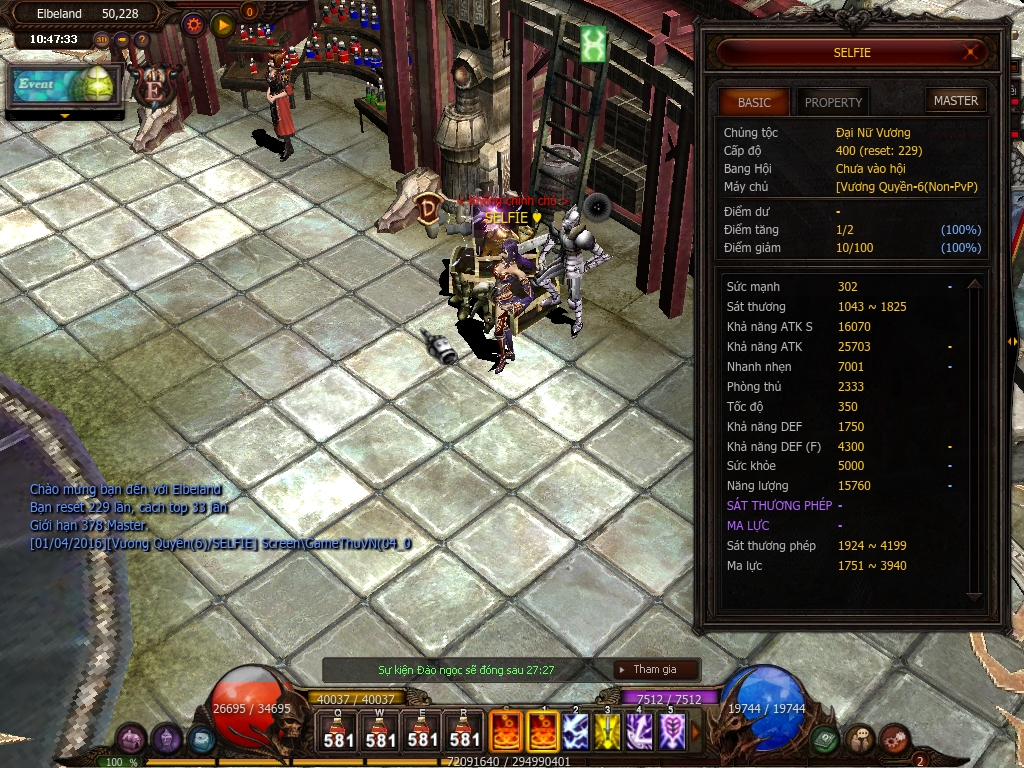
Task: Use the potion in the Q slot
Action: pyautogui.click(x=338, y=731)
